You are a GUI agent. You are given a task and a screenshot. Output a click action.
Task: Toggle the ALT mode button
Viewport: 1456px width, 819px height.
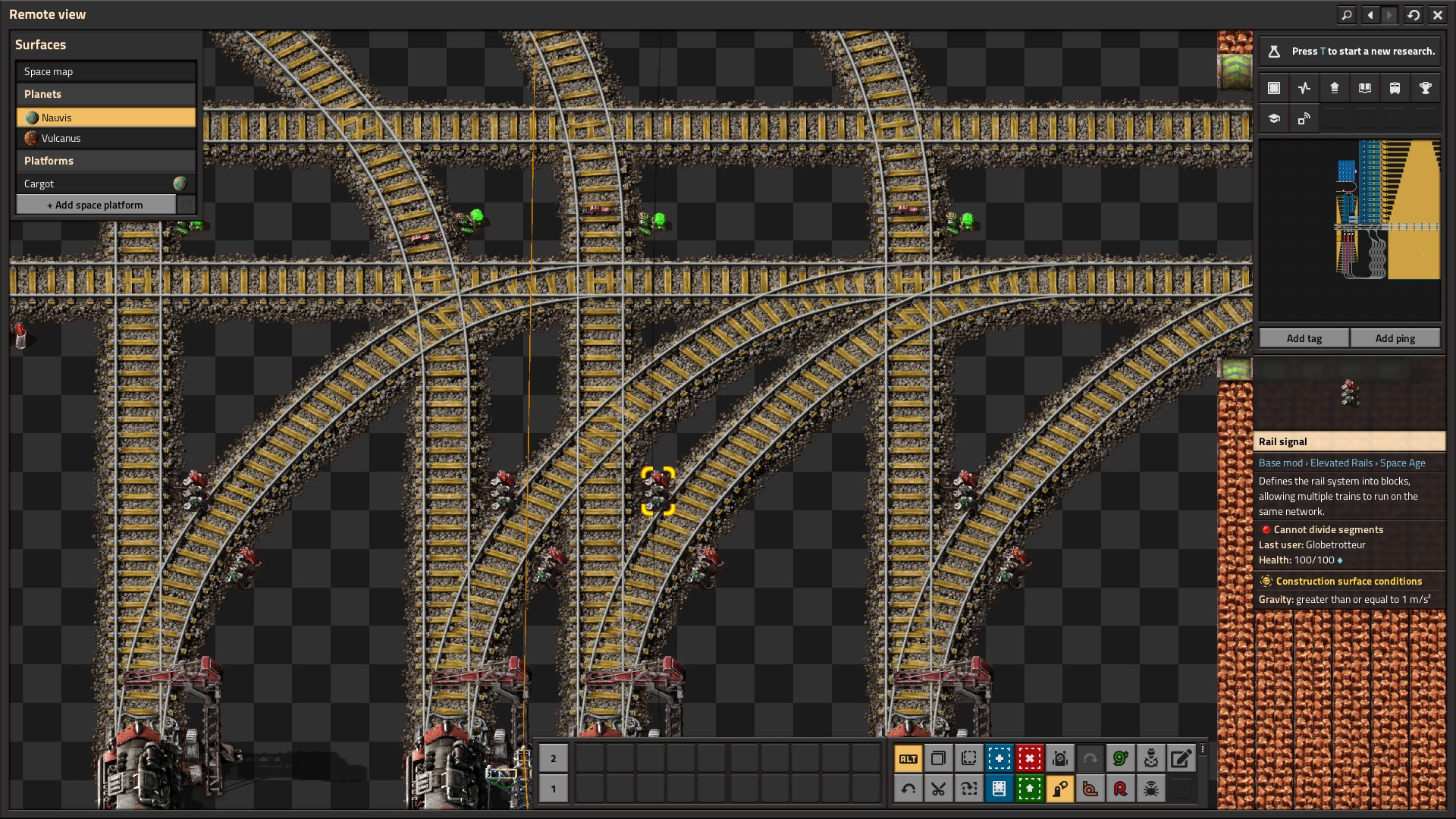tap(908, 758)
